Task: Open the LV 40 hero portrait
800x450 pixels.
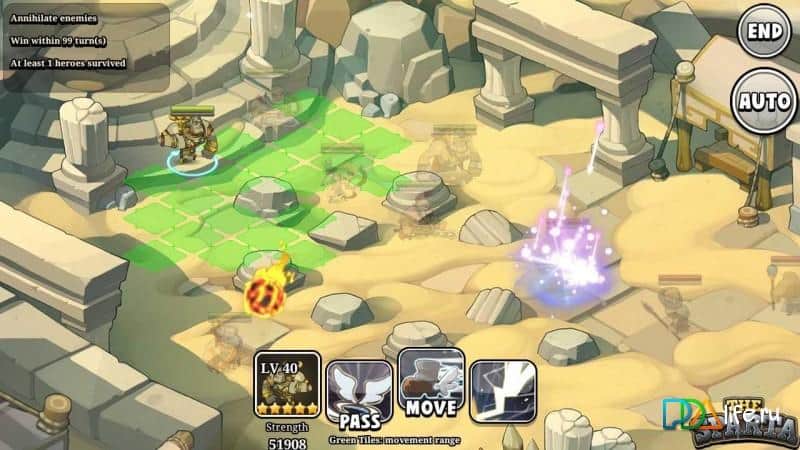Action: click(x=287, y=385)
